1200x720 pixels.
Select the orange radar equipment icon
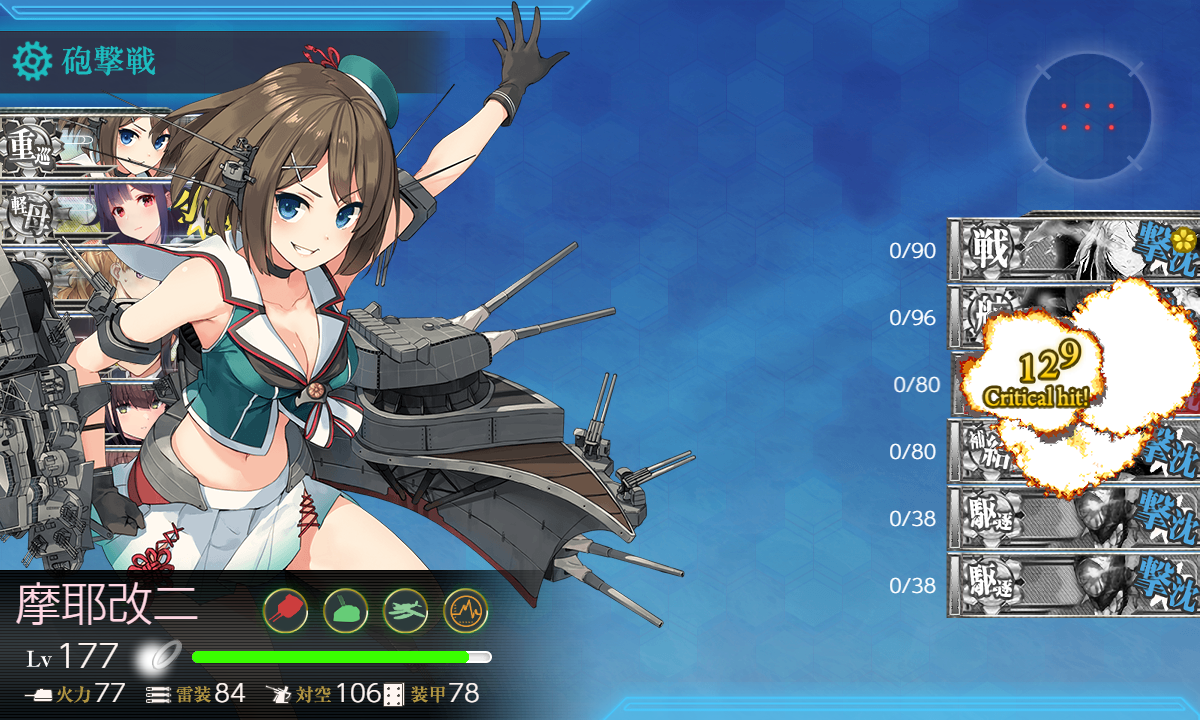[465, 609]
